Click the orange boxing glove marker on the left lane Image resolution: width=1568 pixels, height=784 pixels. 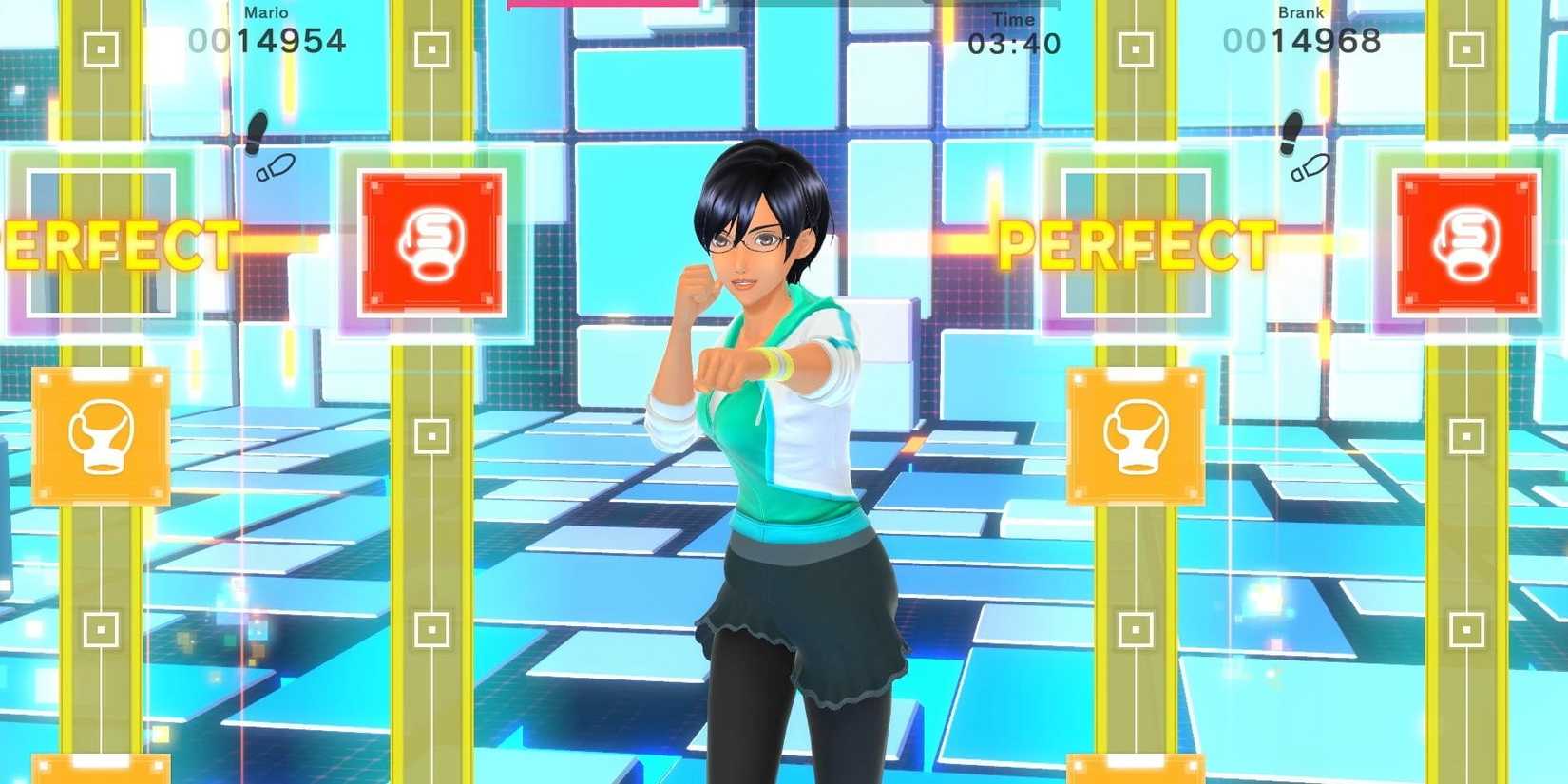(102, 434)
